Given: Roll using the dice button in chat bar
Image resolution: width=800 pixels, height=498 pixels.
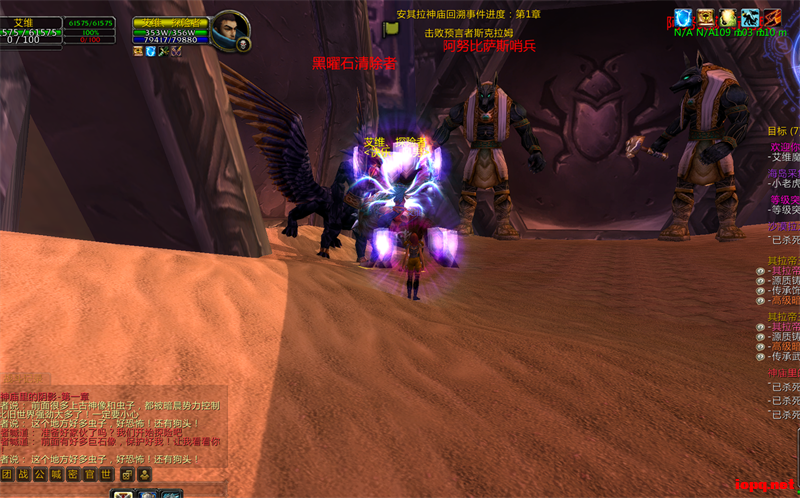Looking at the screenshot, I should pyautogui.click(x=127, y=474).
